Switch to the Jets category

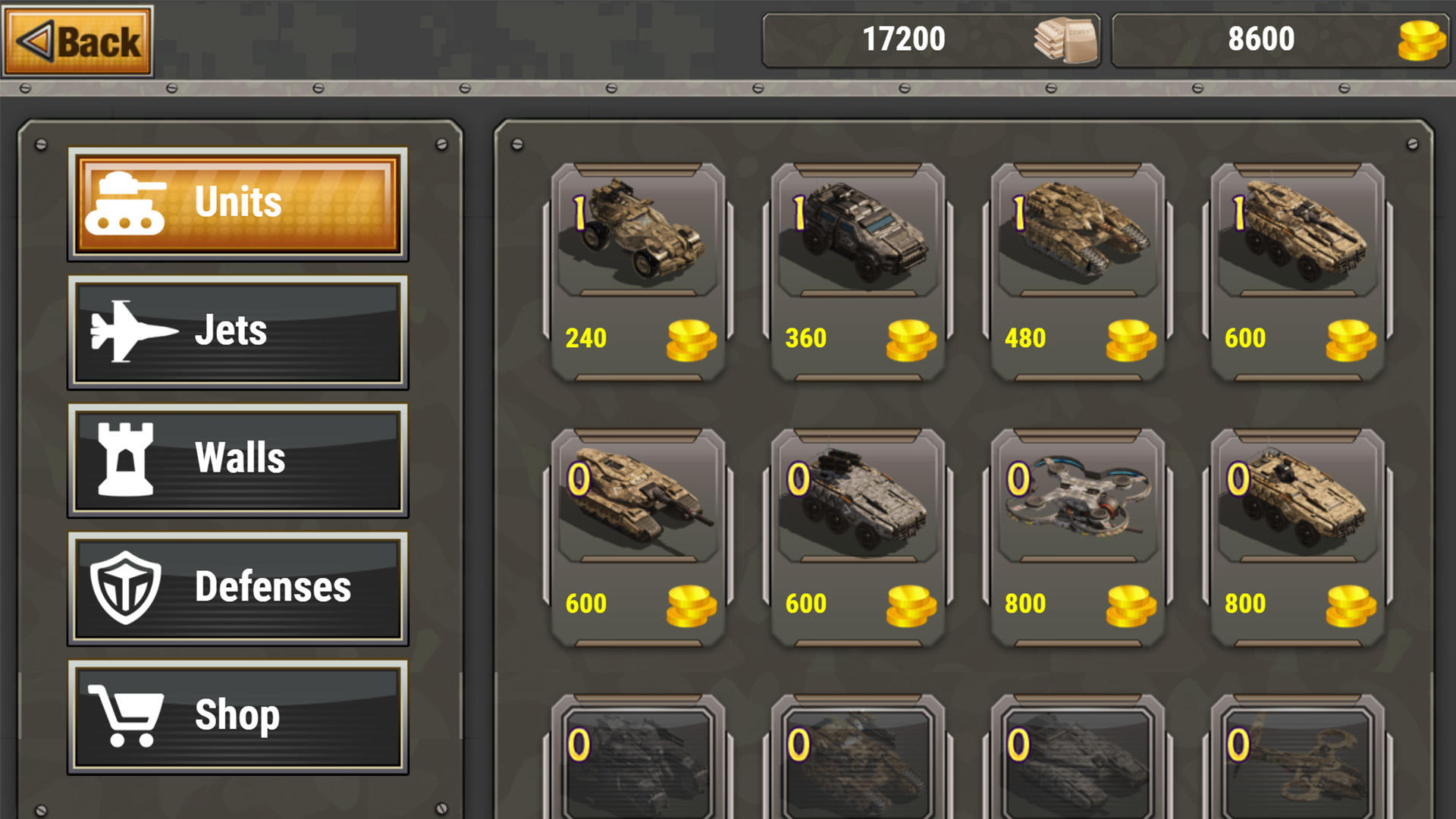pyautogui.click(x=237, y=330)
